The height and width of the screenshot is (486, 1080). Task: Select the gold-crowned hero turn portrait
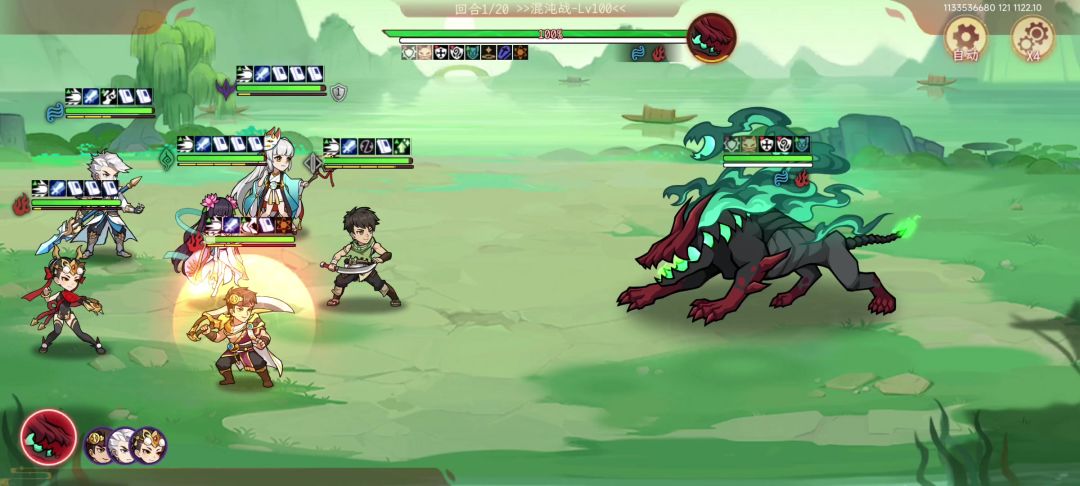[150, 445]
